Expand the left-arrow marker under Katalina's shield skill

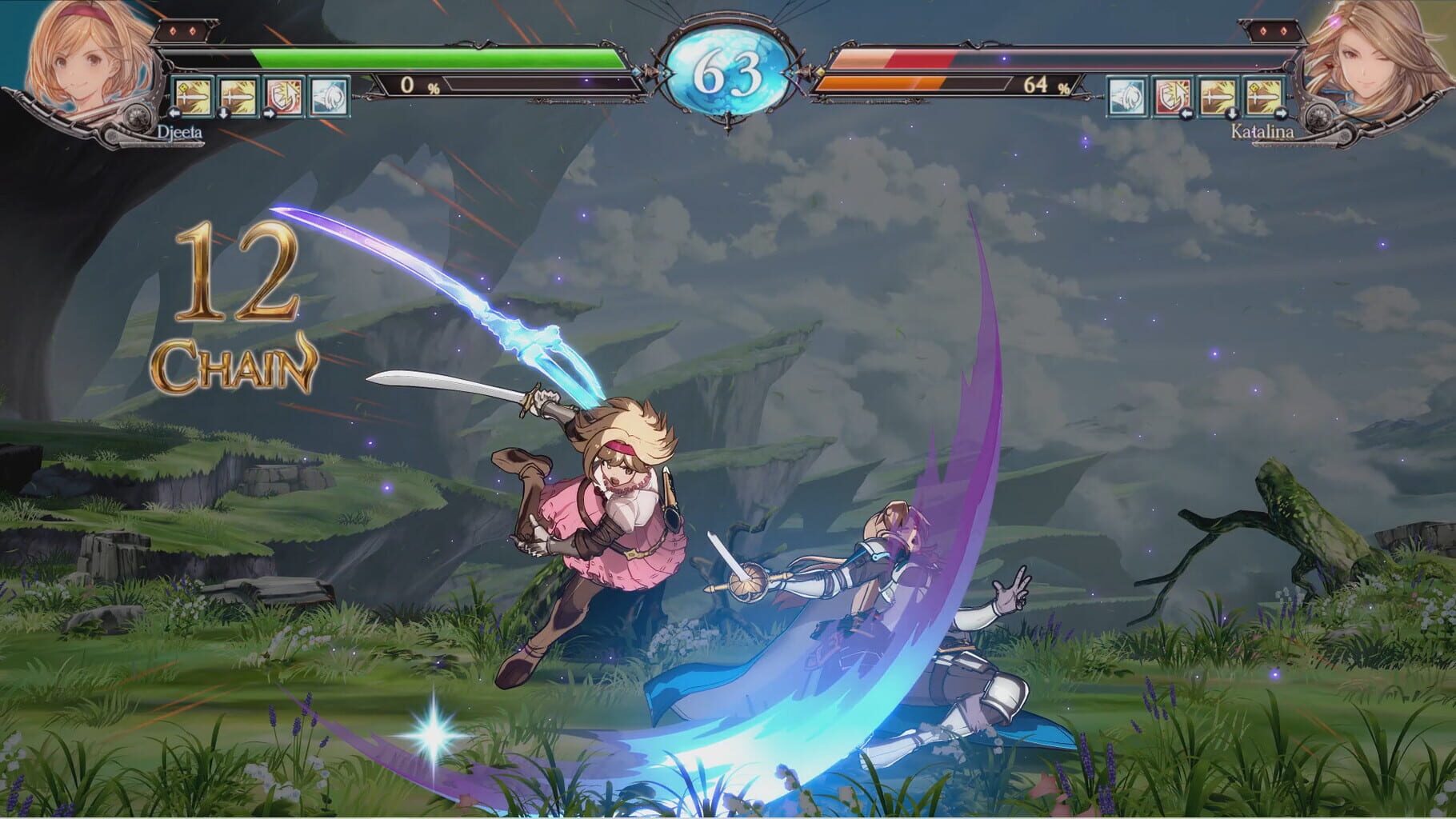pos(1186,114)
